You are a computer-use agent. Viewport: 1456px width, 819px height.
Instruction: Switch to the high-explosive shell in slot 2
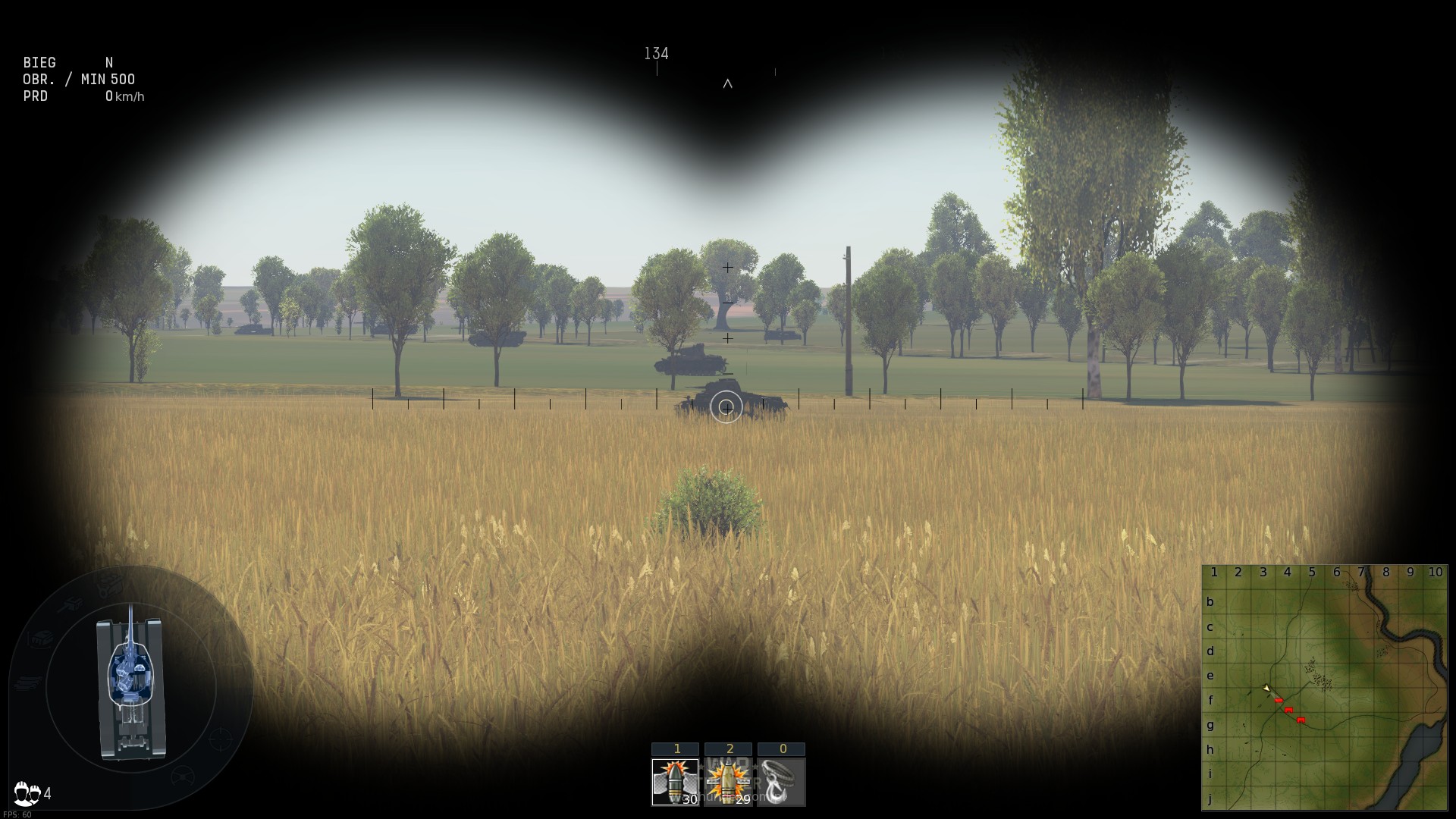pos(728,782)
